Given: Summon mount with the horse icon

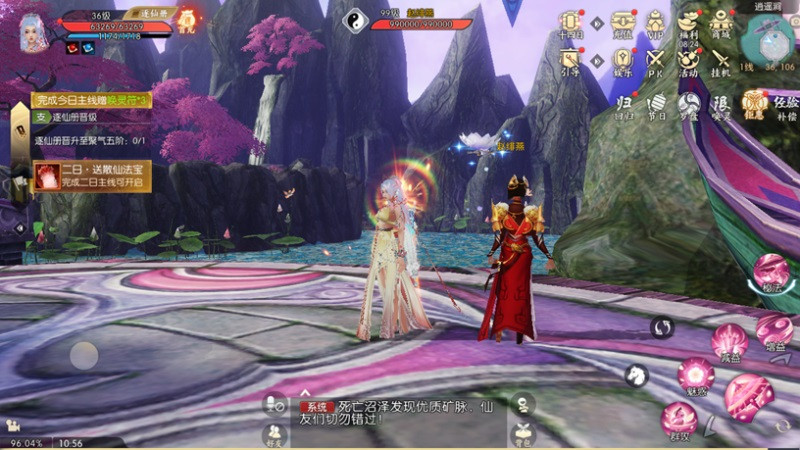Looking at the screenshot, I should tap(636, 375).
